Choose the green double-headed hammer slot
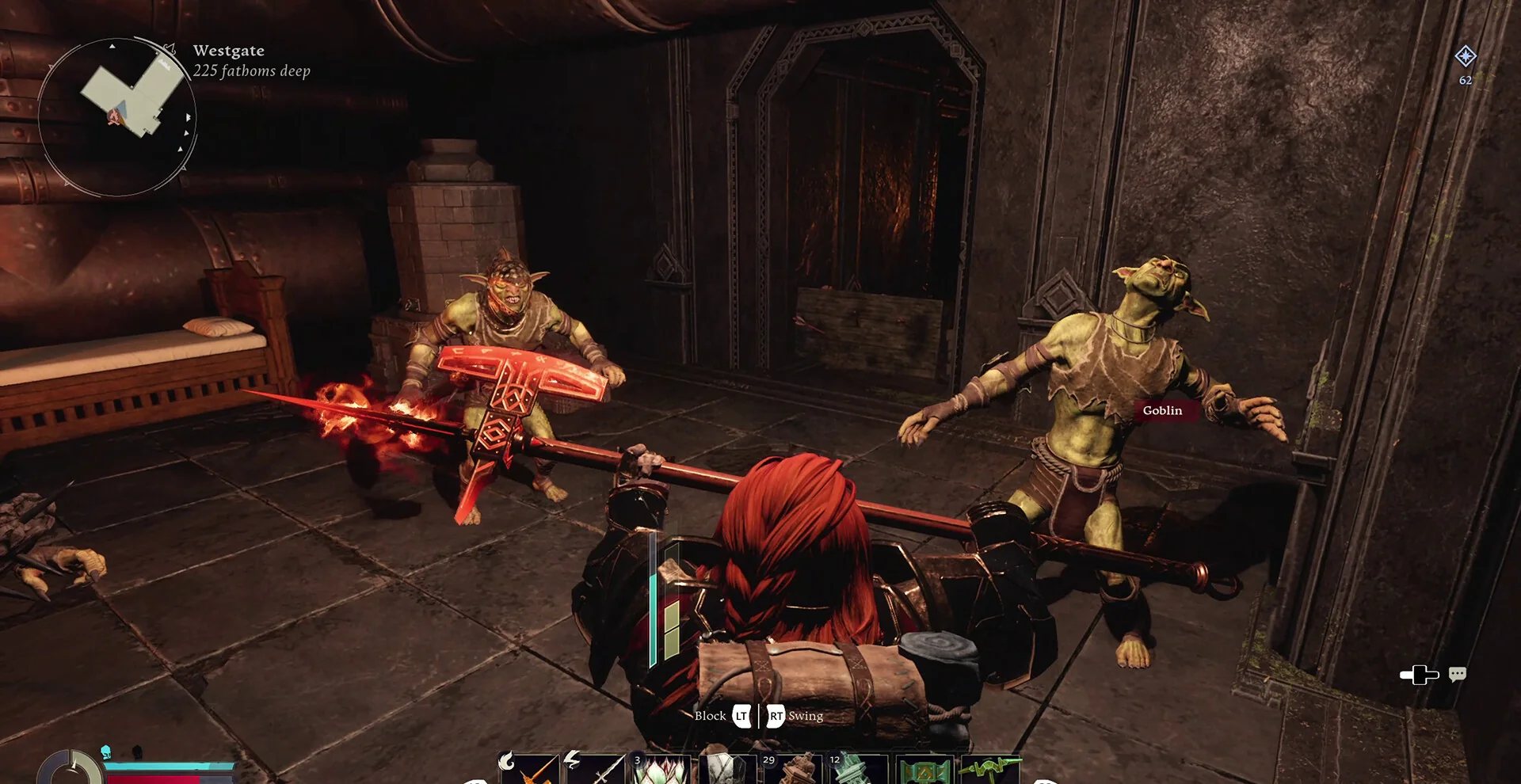 (x=924, y=770)
